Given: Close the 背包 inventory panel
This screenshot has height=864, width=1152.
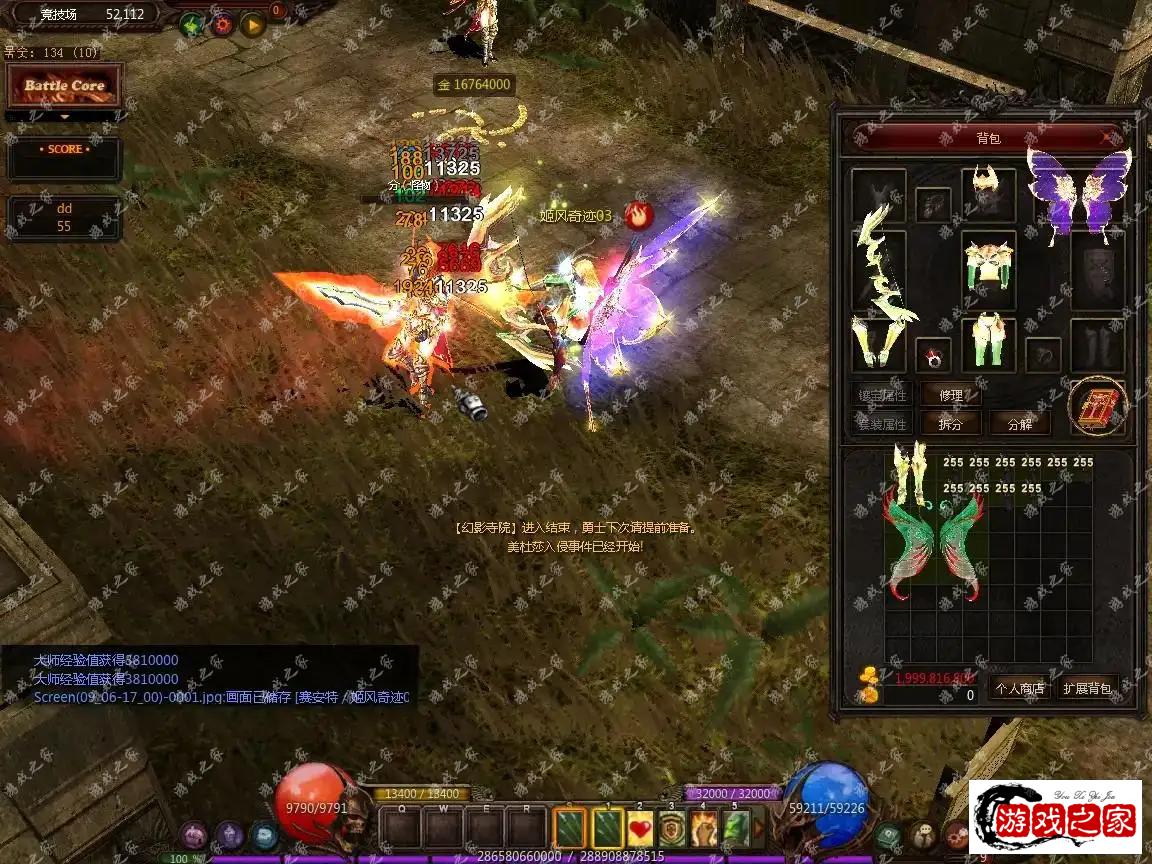Looking at the screenshot, I should (1106, 137).
